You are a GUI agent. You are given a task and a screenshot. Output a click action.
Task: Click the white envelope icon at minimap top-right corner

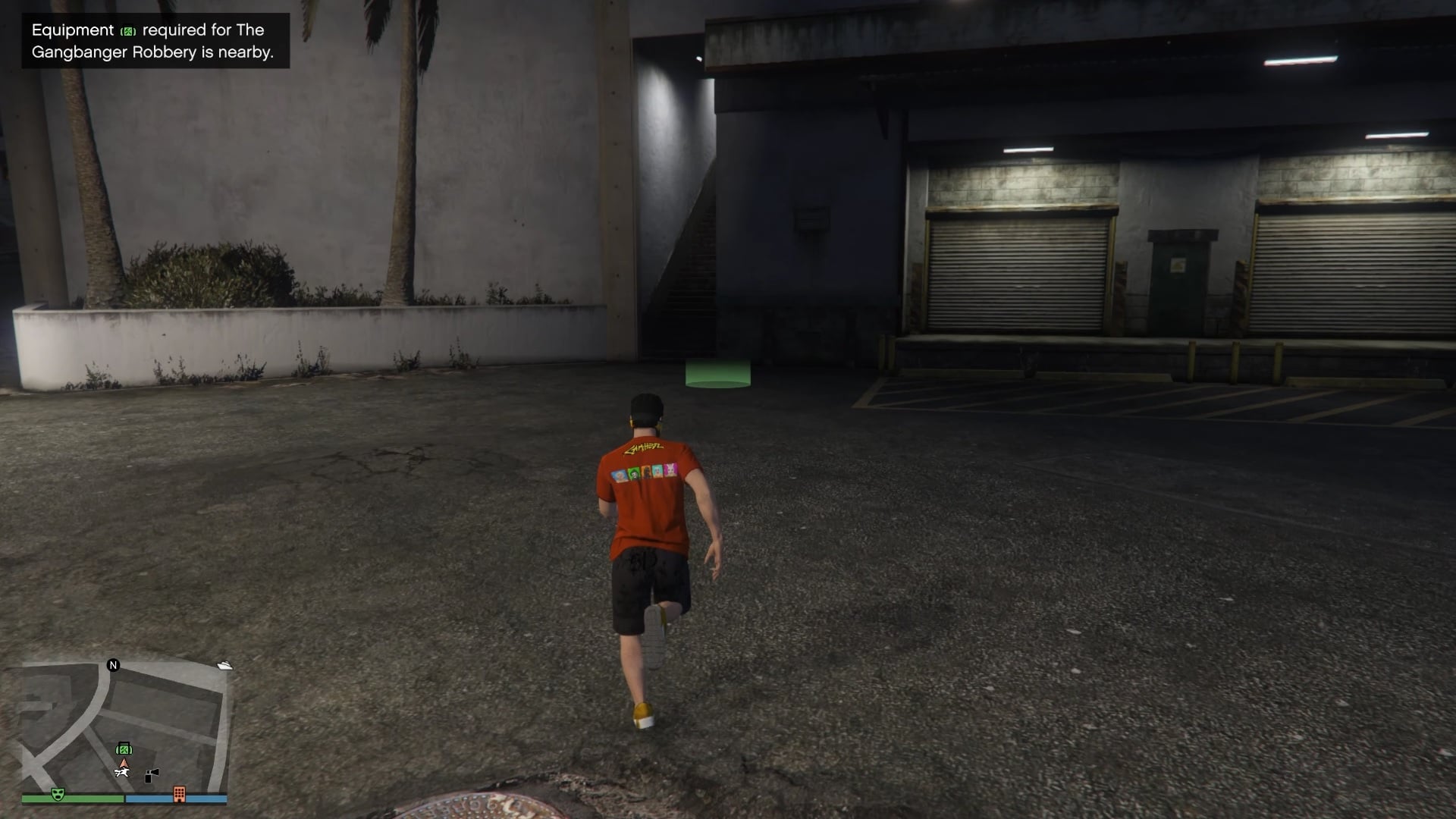coord(223,665)
